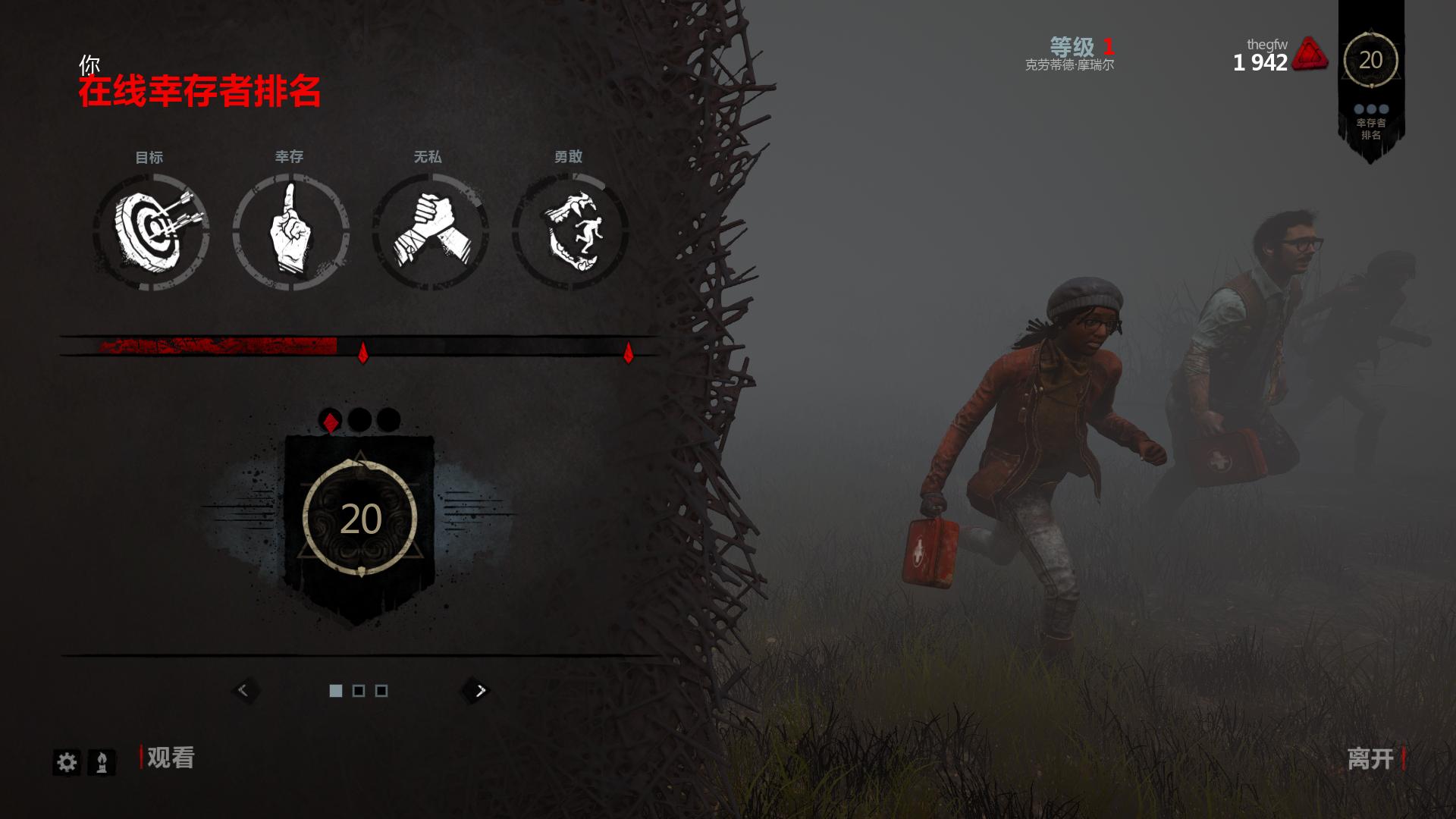
Task: Open the survivor rank 20 badge
Action: click(359, 520)
